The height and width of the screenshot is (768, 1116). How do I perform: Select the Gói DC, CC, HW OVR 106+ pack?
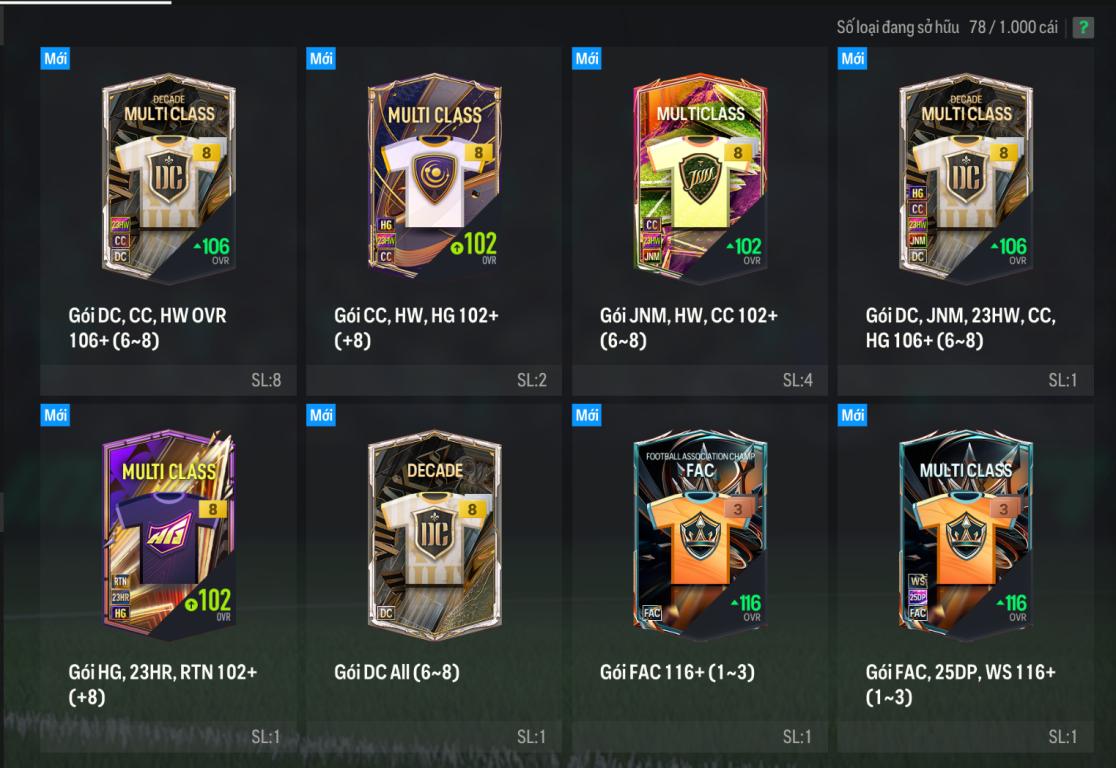169,181
